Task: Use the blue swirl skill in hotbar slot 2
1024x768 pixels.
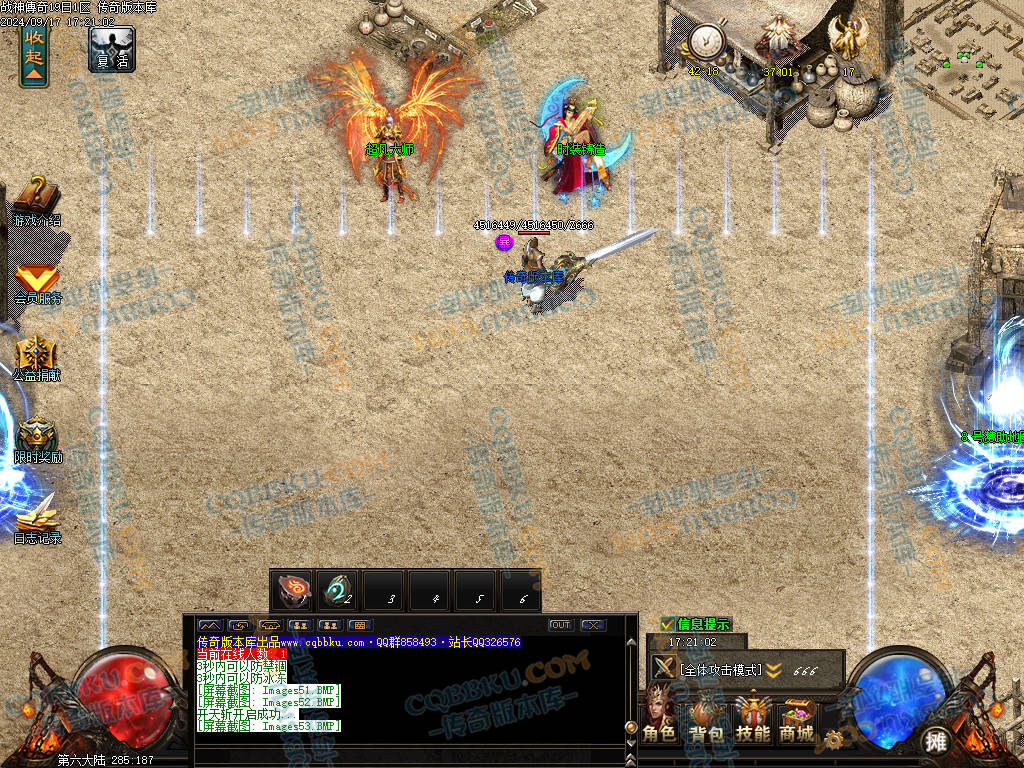Action: coord(338,590)
